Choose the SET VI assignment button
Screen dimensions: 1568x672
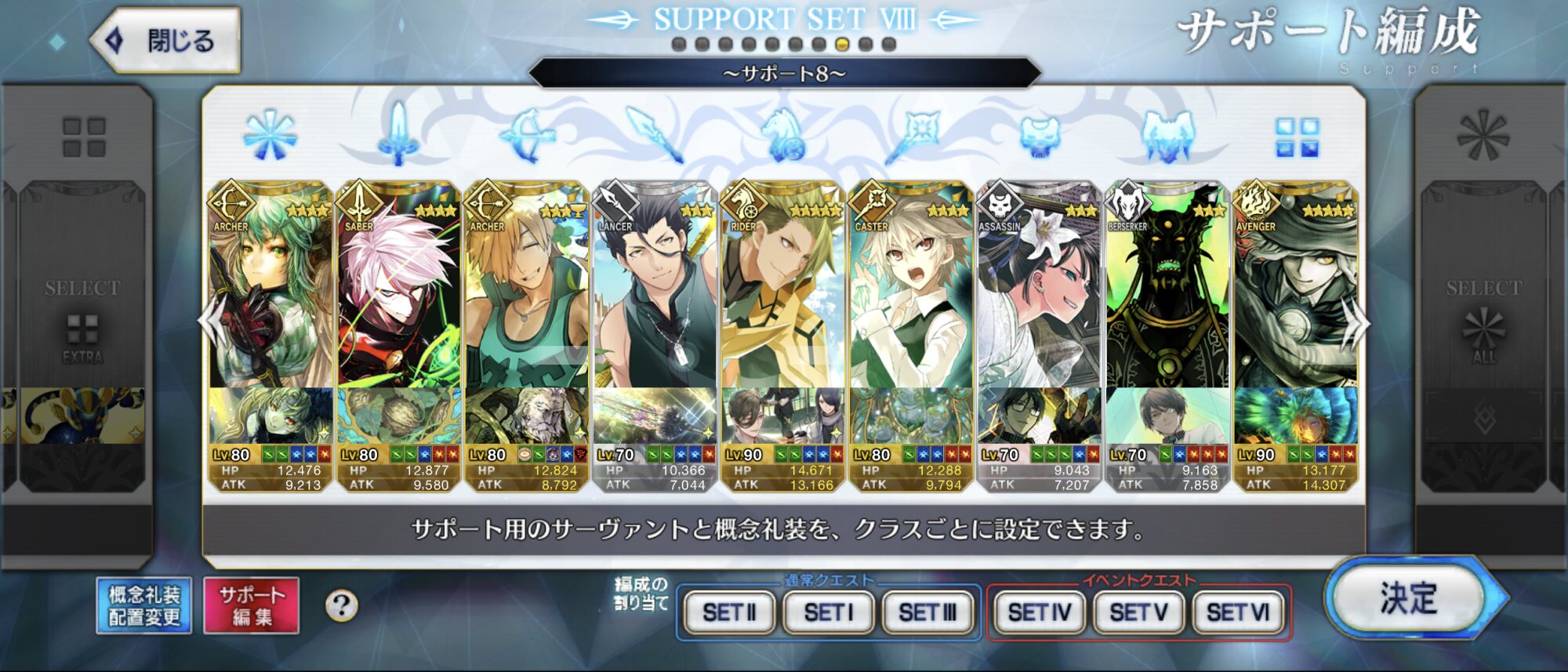[x=1238, y=612]
